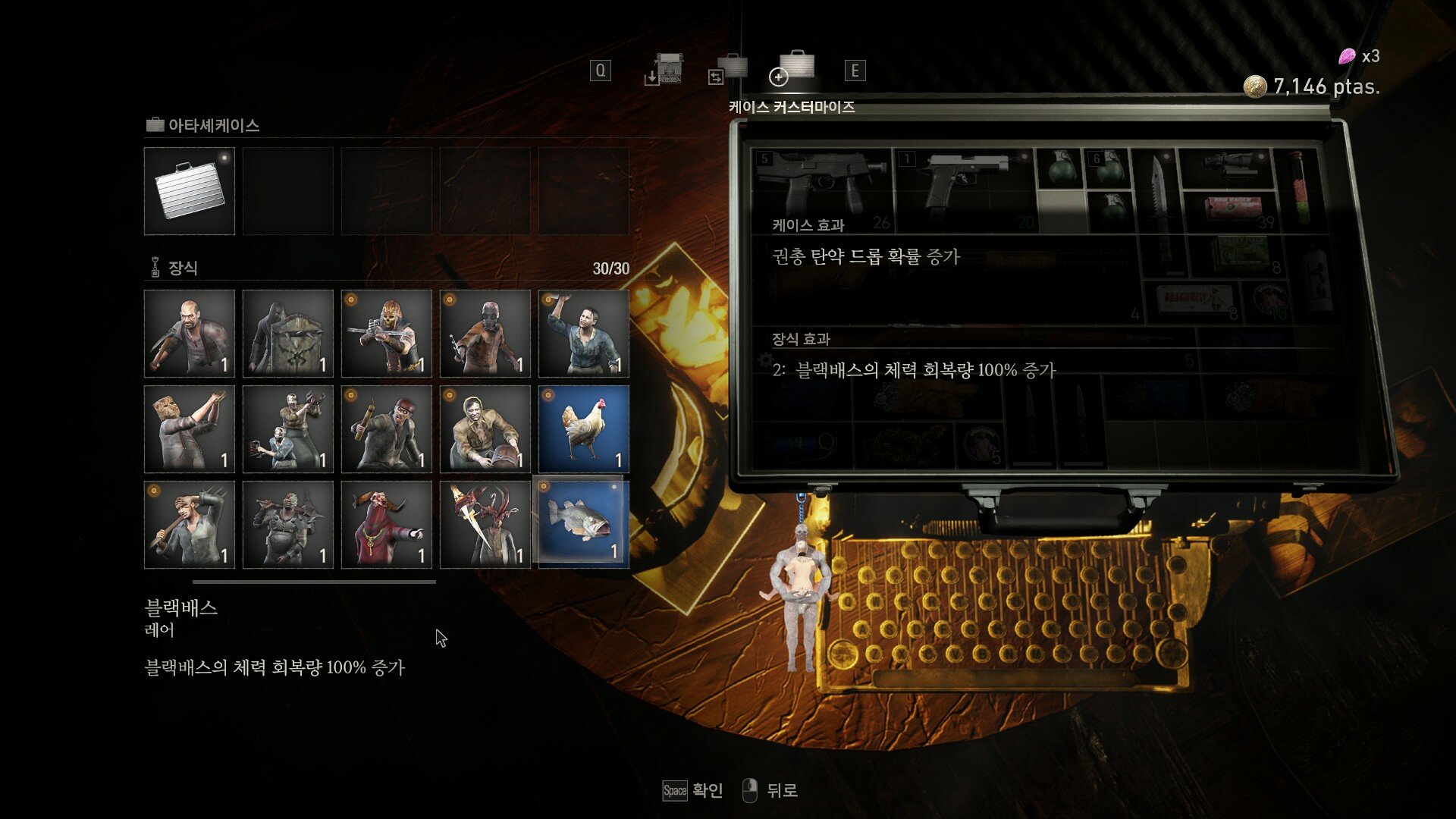The height and width of the screenshot is (819, 1456).
Task: Click the 확인 confirm button
Action: point(693,791)
